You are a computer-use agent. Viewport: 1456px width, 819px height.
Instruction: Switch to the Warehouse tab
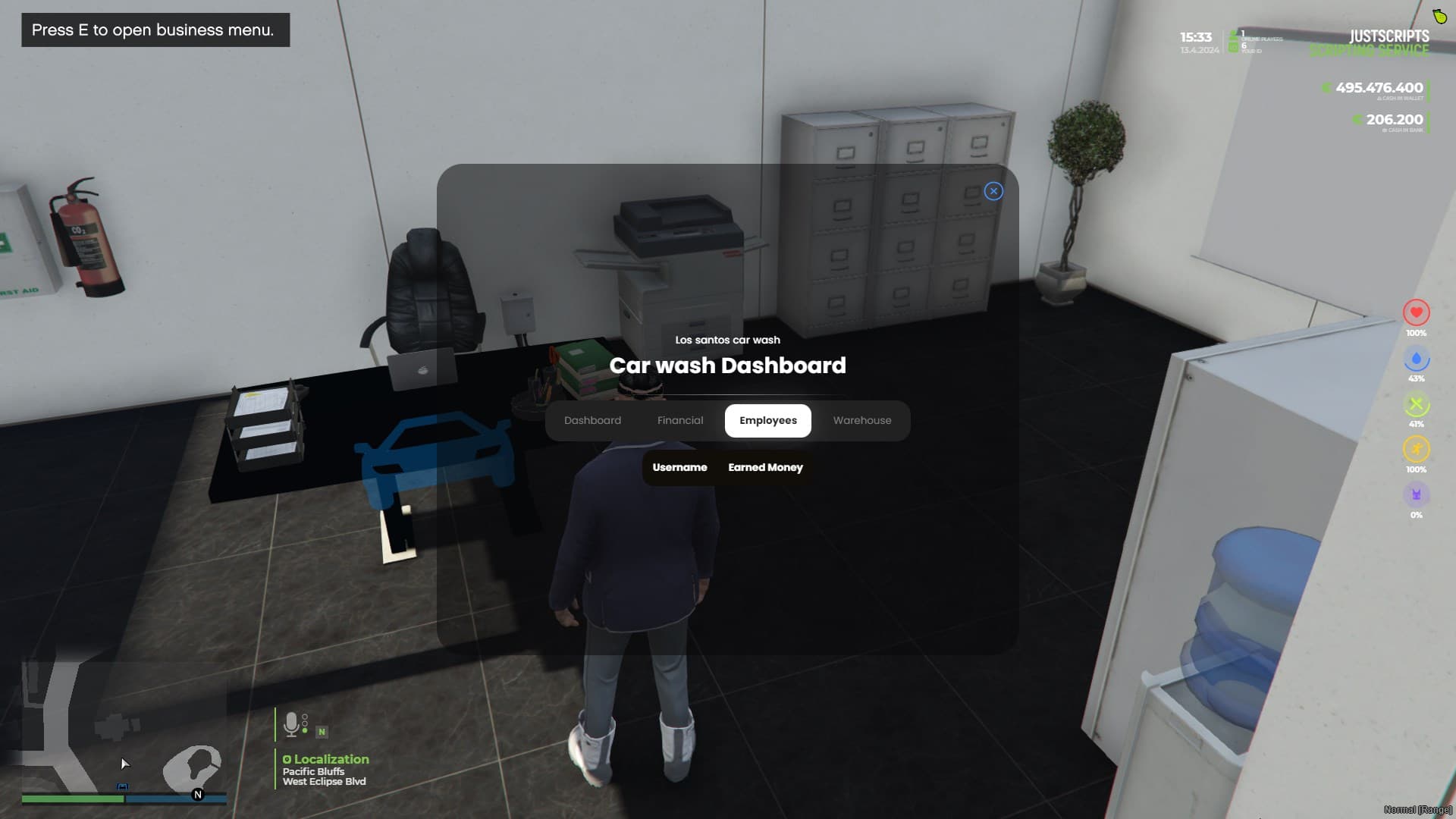coord(861,420)
